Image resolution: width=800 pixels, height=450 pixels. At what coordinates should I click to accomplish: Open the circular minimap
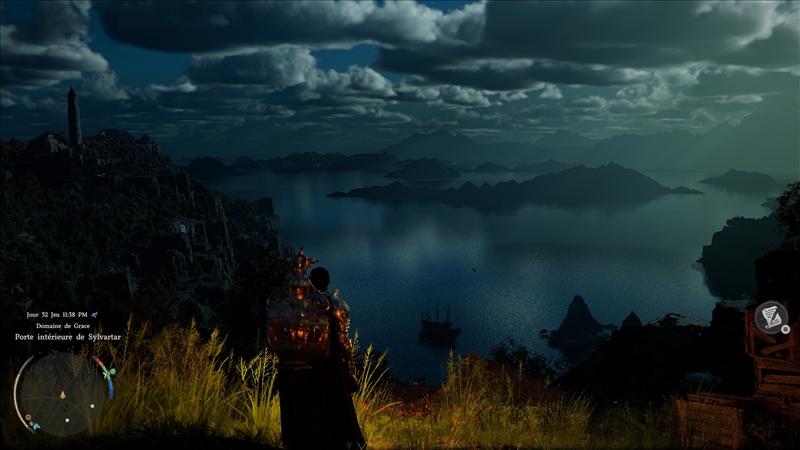62,391
